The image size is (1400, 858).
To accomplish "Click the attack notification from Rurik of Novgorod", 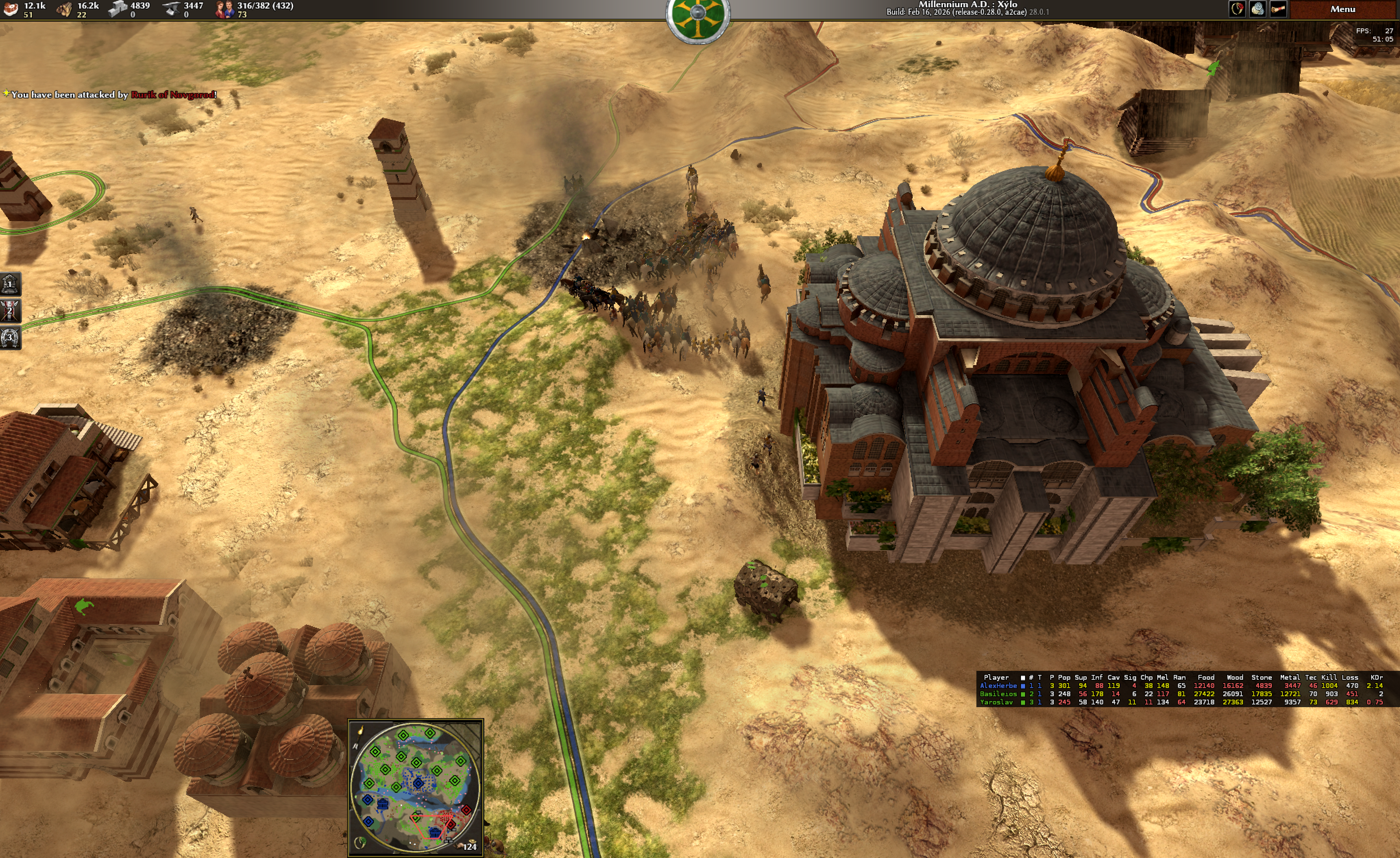I will click(x=114, y=95).
